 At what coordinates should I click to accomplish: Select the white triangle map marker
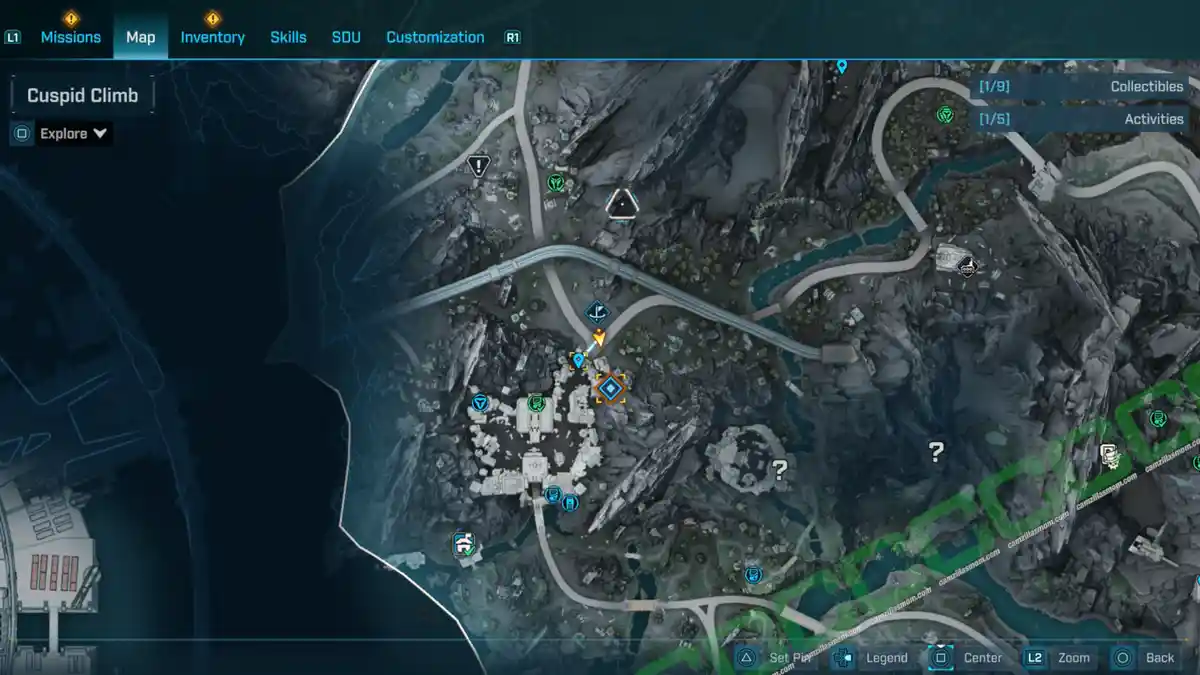click(x=622, y=204)
